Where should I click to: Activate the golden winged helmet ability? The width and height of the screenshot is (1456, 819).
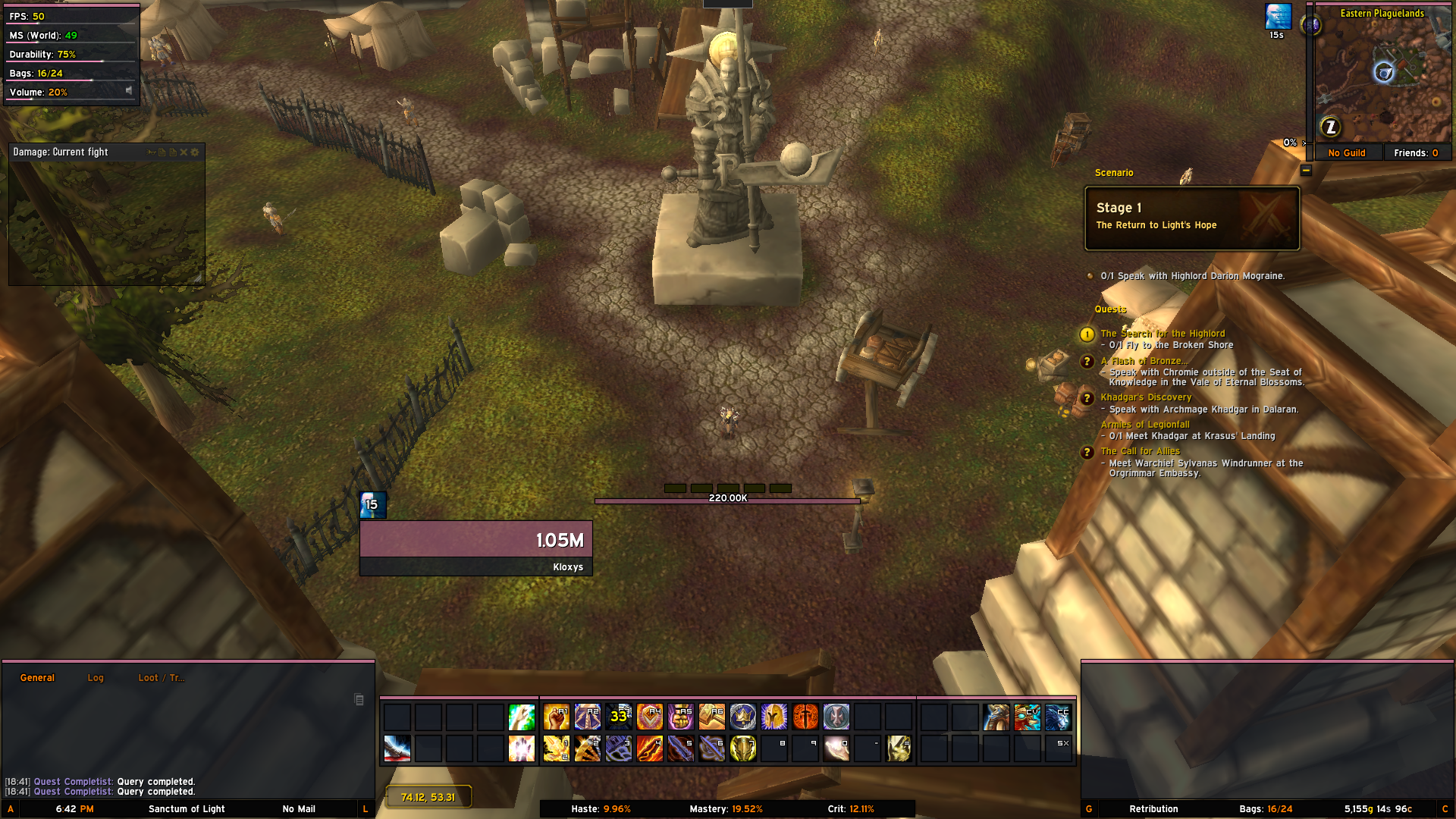773,717
